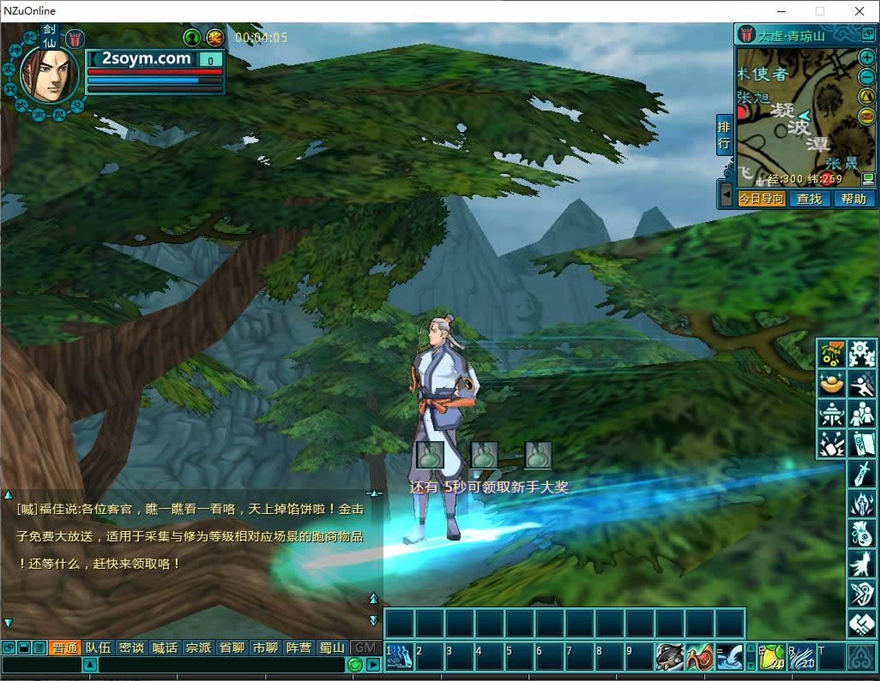Click the 今日导向 daily guide button
The width and height of the screenshot is (880, 681).
[x=762, y=199]
